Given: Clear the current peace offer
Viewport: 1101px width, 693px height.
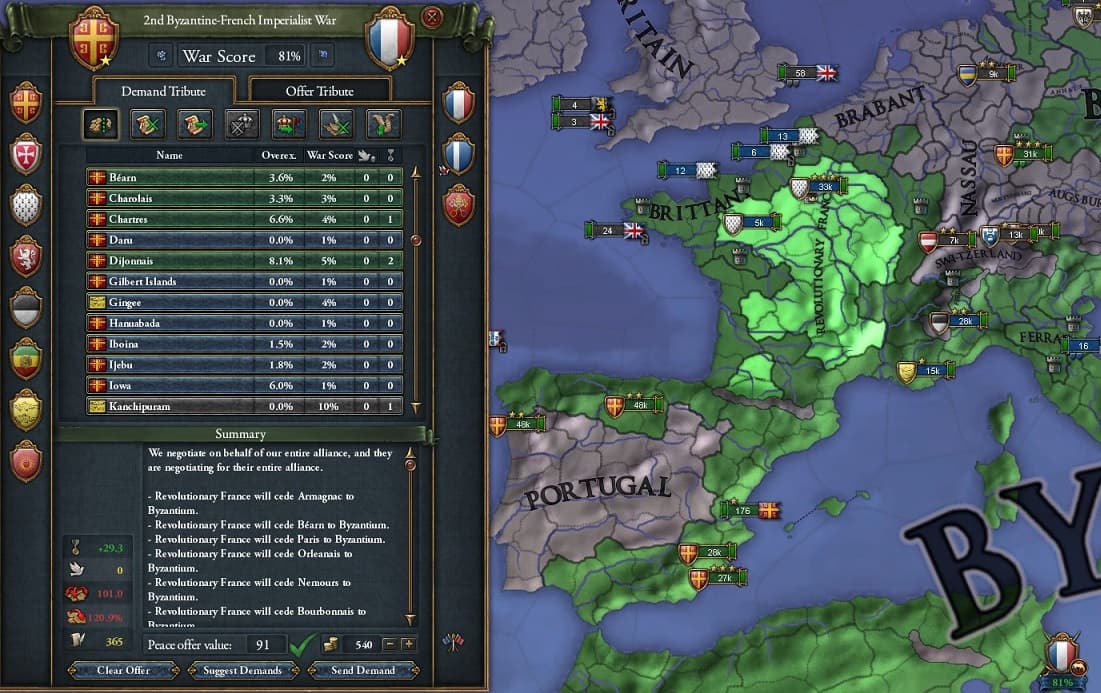Looking at the screenshot, I should tap(124, 670).
